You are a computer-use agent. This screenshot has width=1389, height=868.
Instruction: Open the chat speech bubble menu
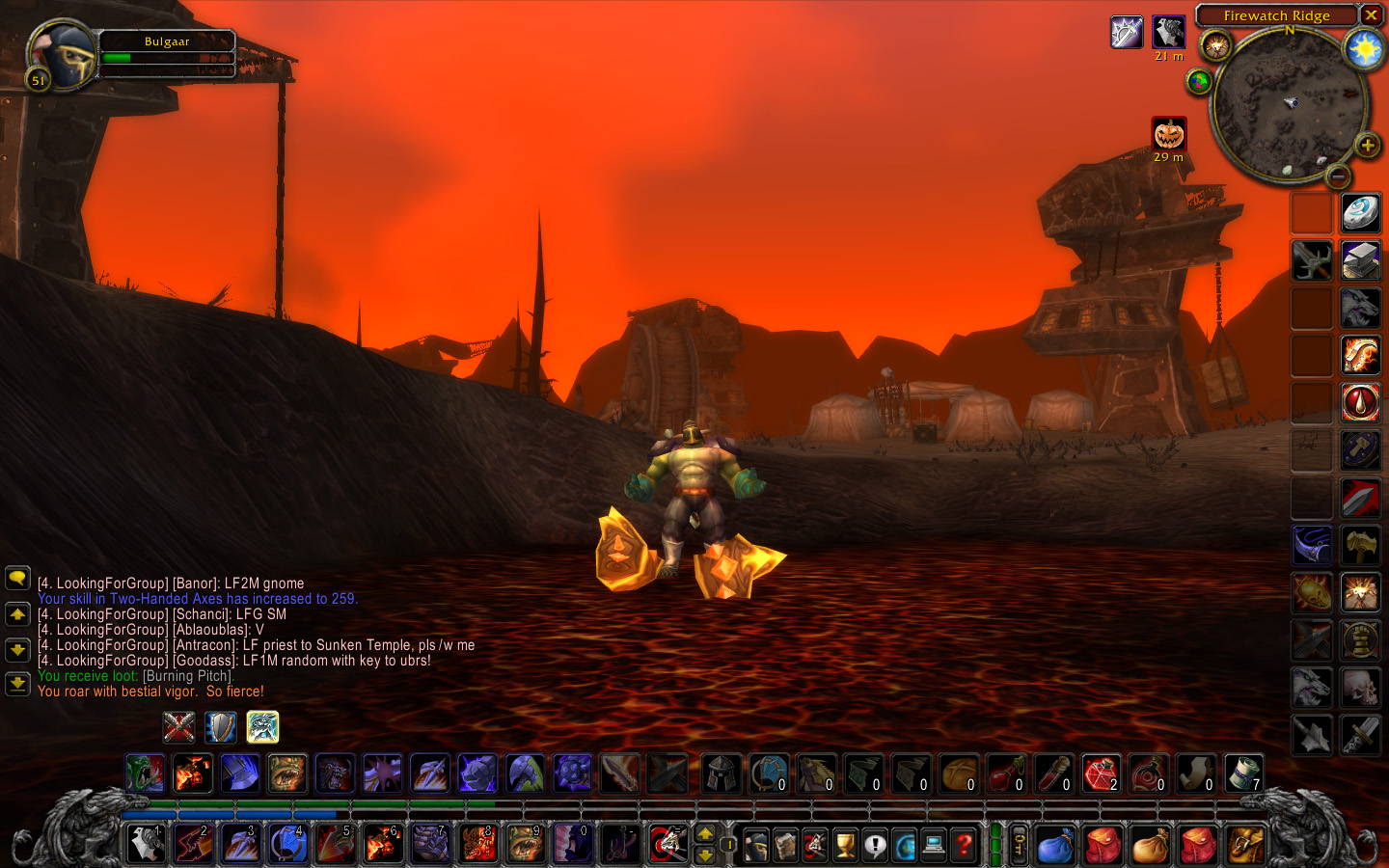(x=17, y=578)
